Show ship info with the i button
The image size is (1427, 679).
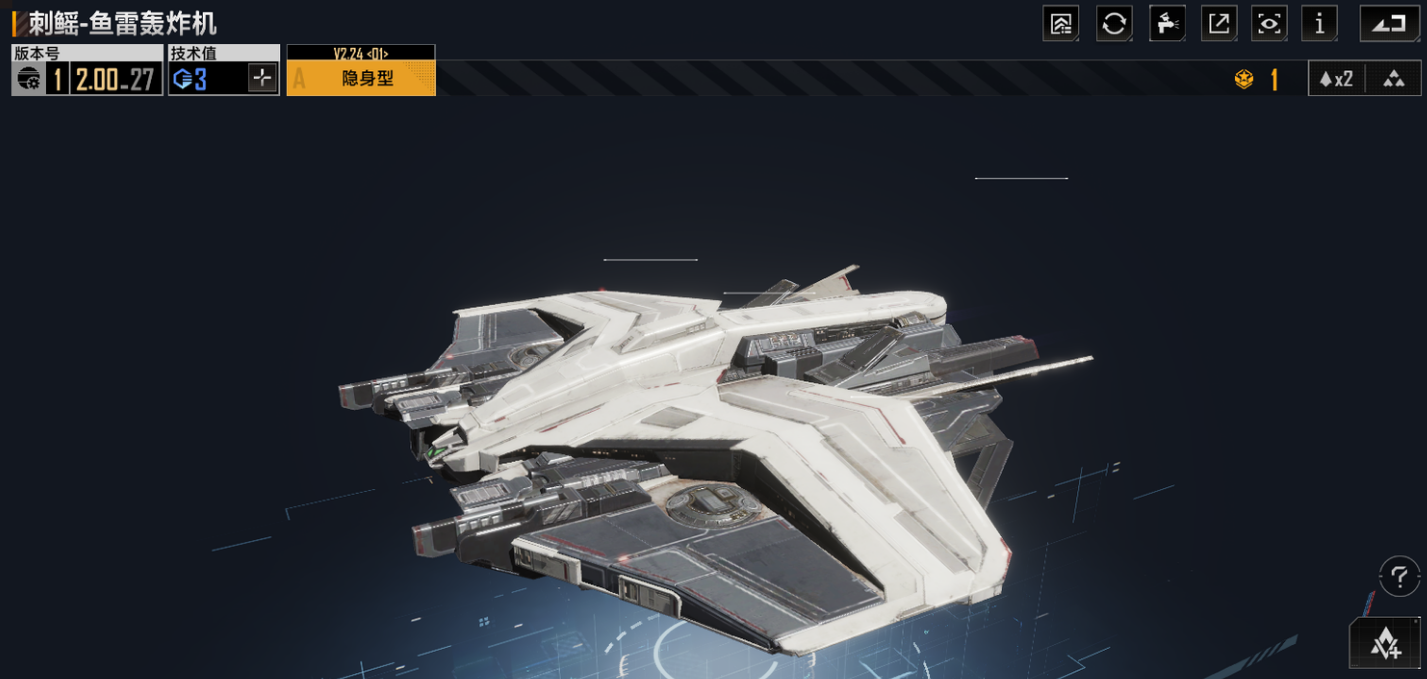(1319, 23)
